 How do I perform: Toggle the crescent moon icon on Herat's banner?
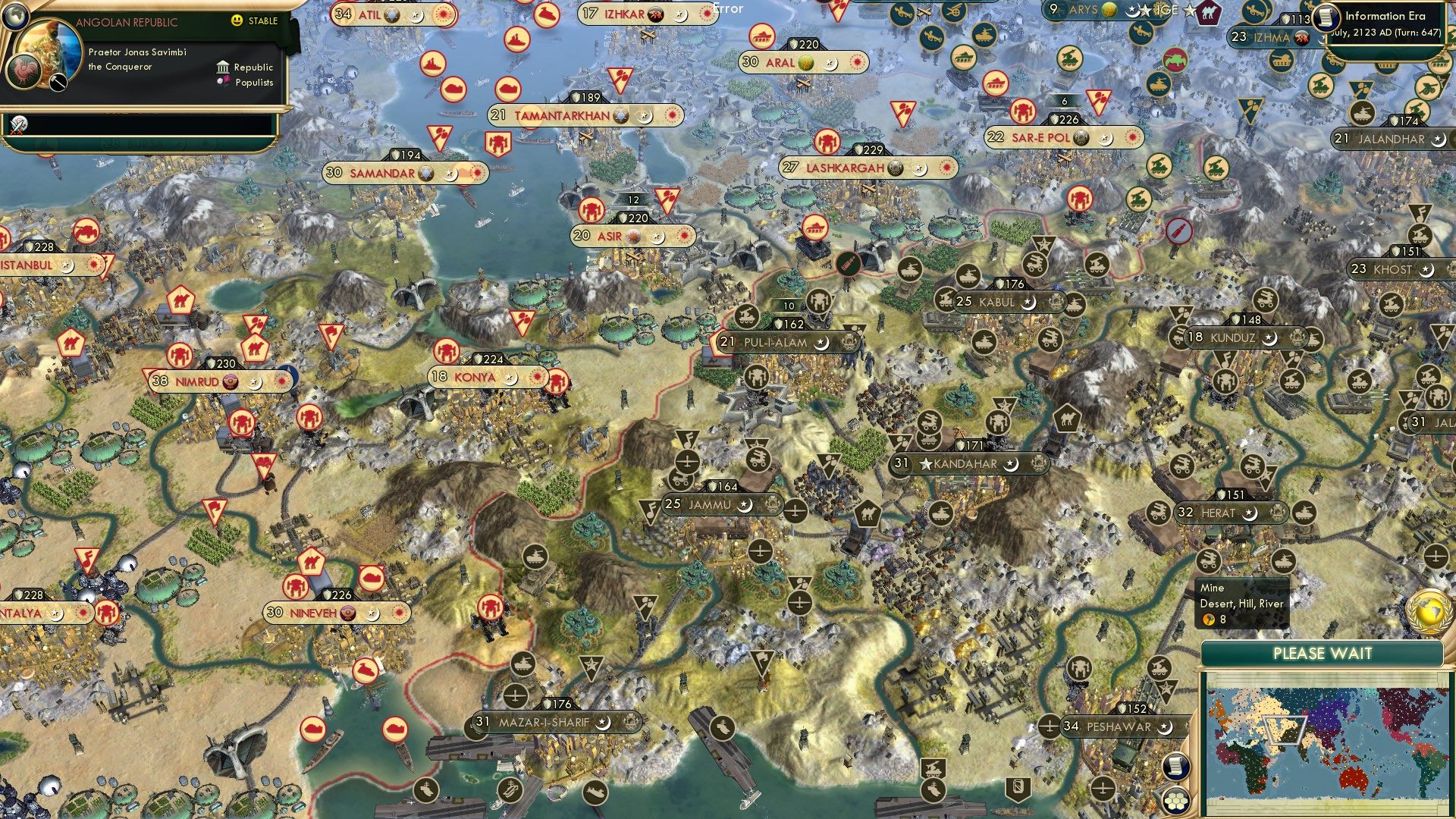[x=1251, y=513]
